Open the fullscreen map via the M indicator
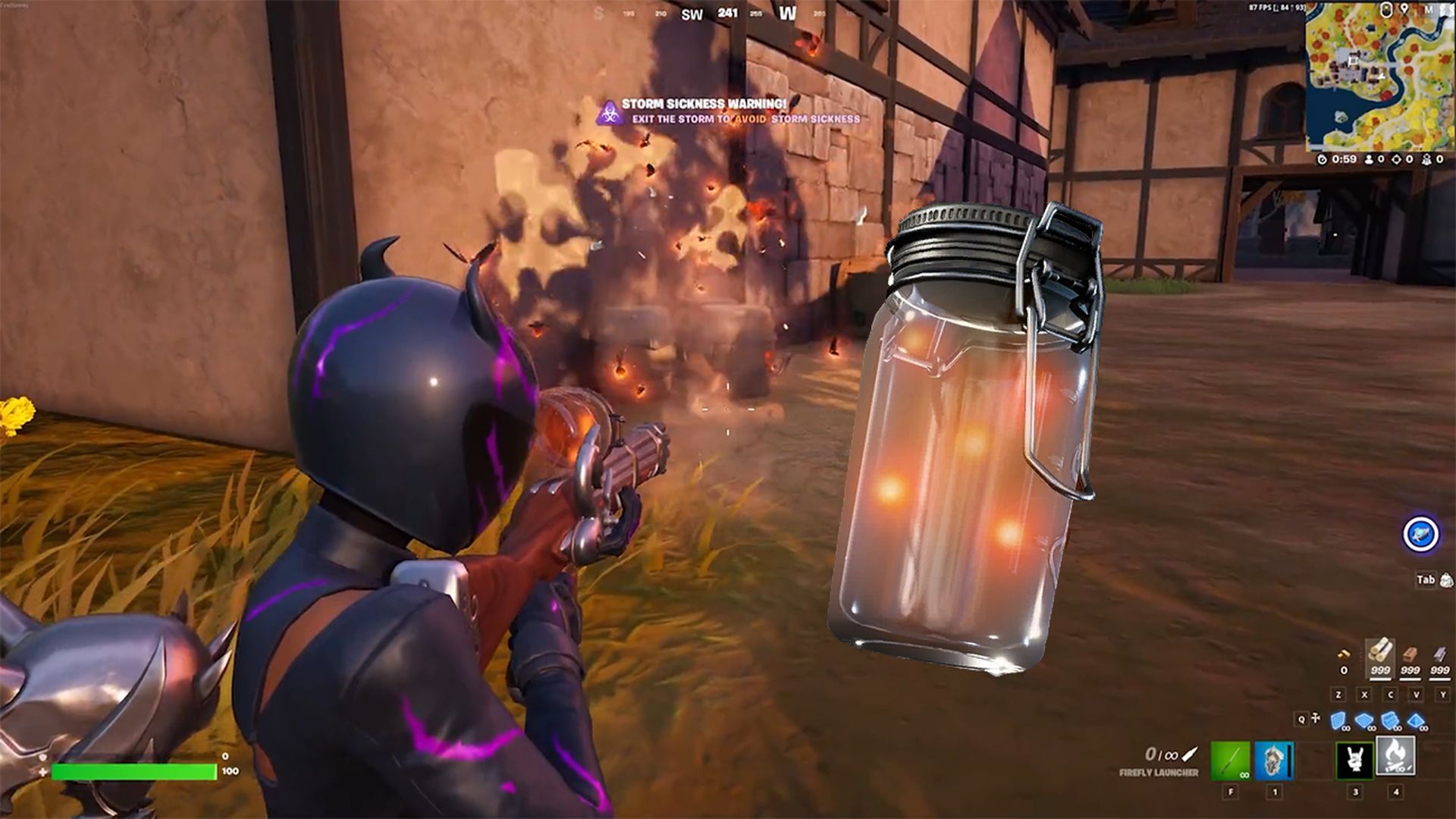 click(x=1431, y=11)
